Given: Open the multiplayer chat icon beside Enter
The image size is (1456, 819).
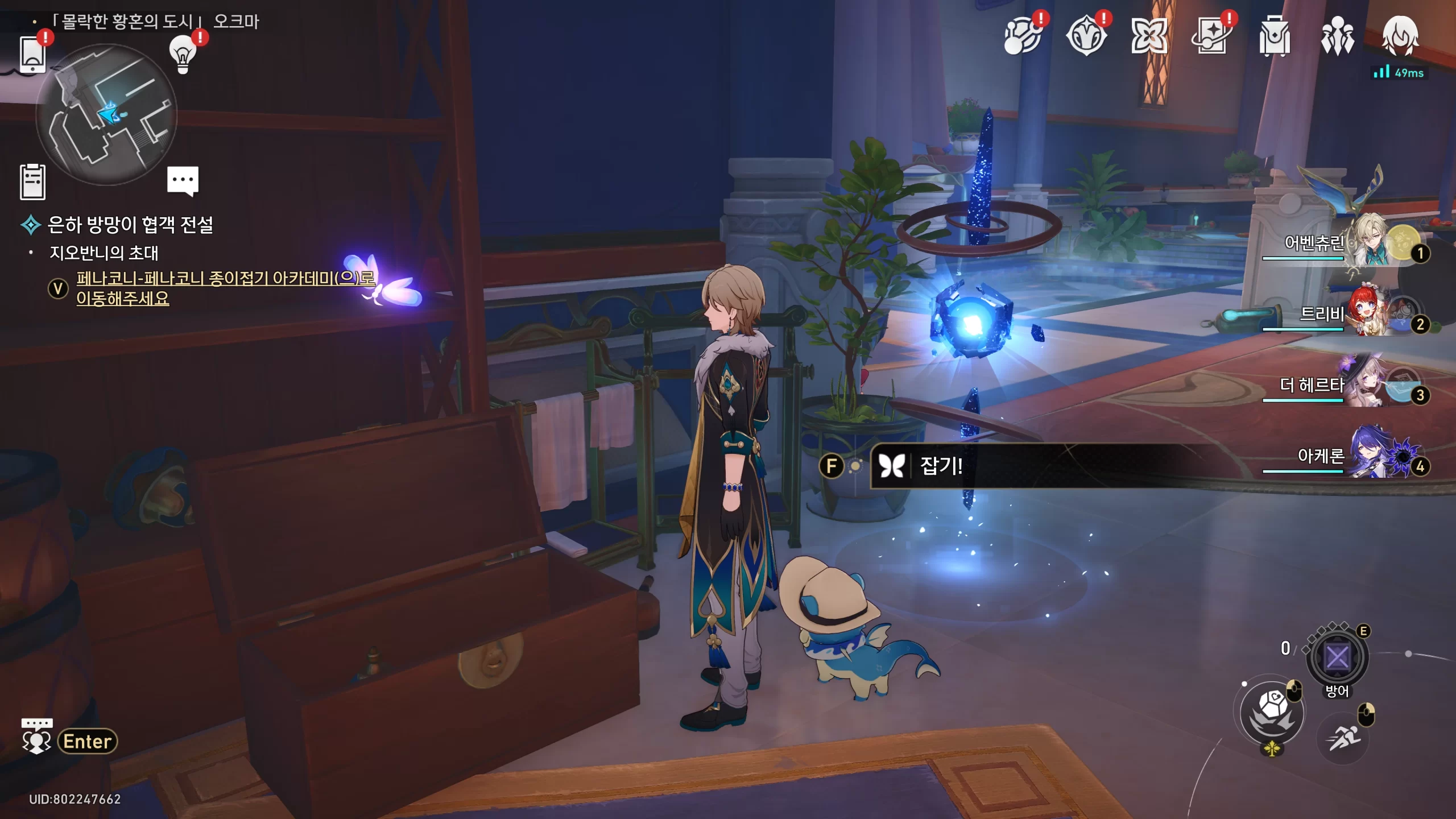Looking at the screenshot, I should click(36, 738).
